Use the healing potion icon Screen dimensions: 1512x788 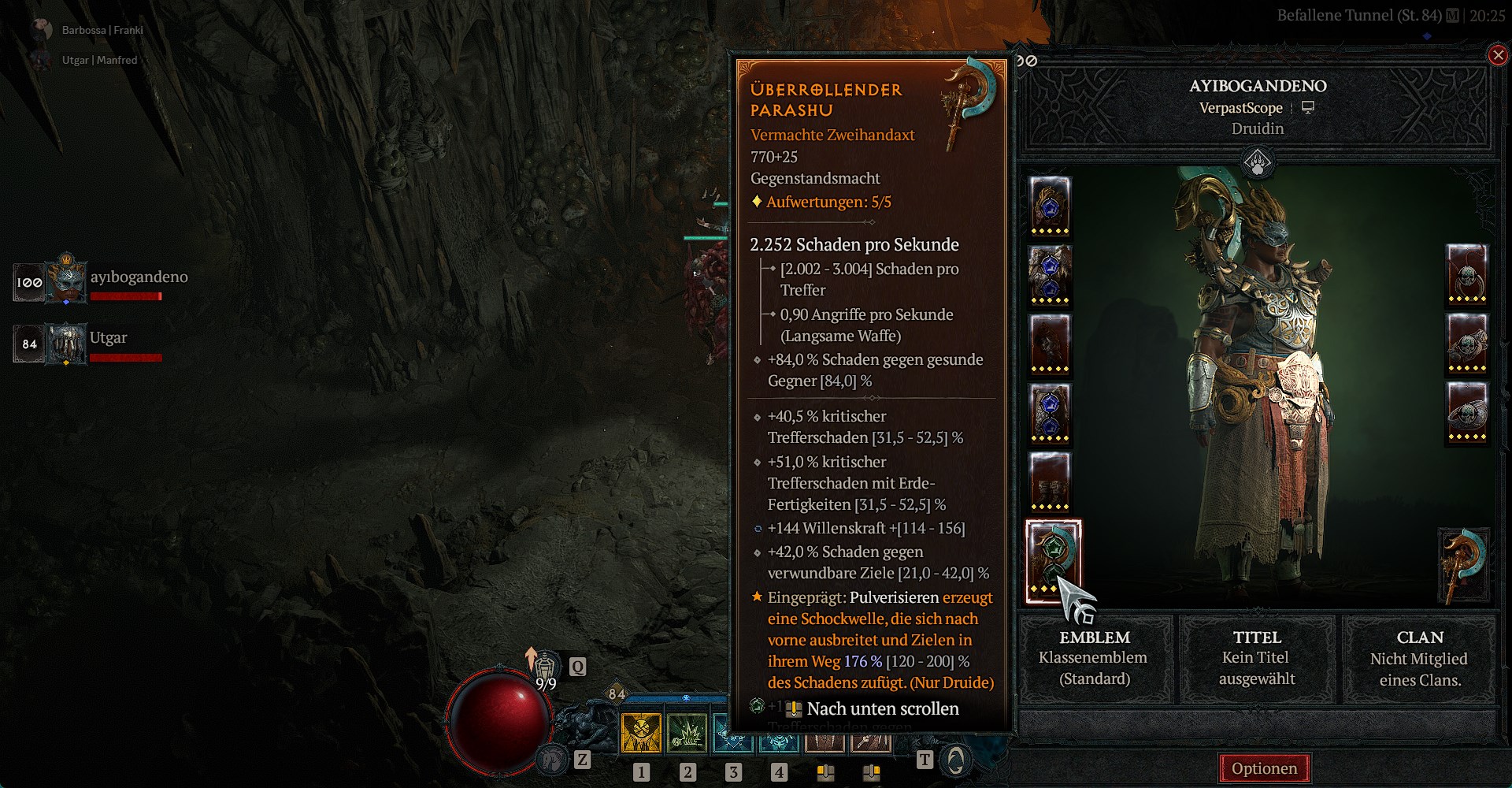click(x=546, y=670)
